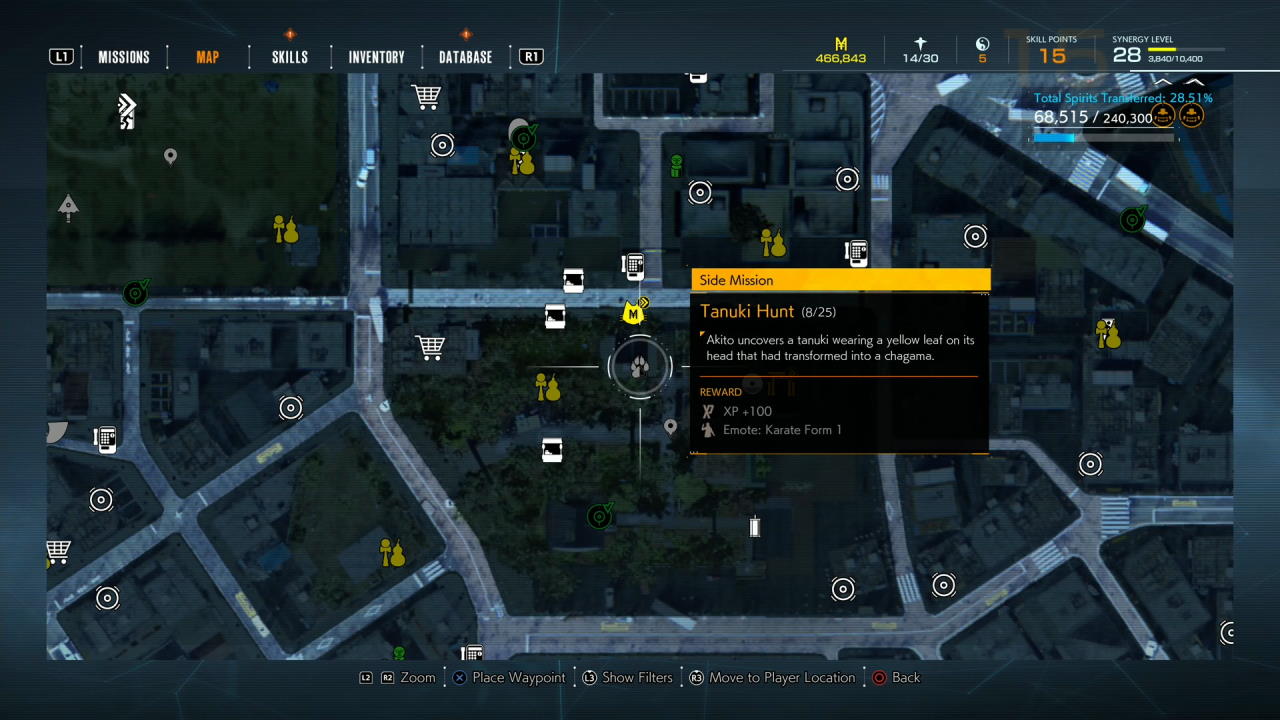The width and height of the screenshot is (1280, 720).
Task: Click the L1 shoulder button icon
Action: pos(61,56)
